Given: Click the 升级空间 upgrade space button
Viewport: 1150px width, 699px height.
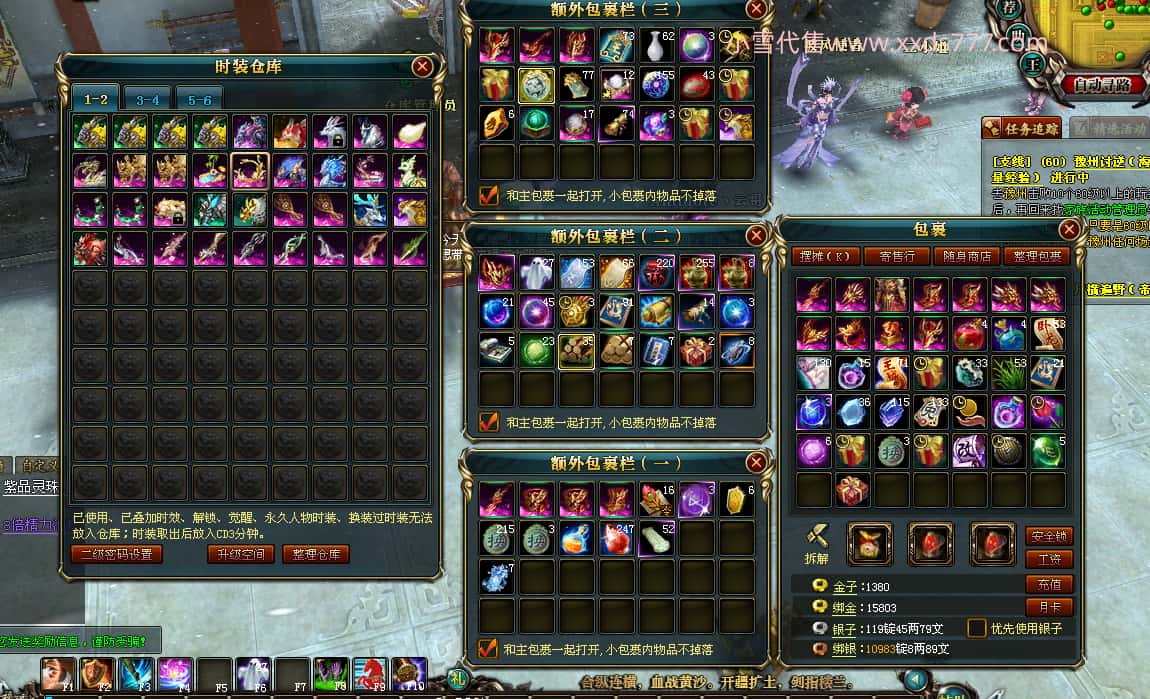Looking at the screenshot, I should 240,554.
